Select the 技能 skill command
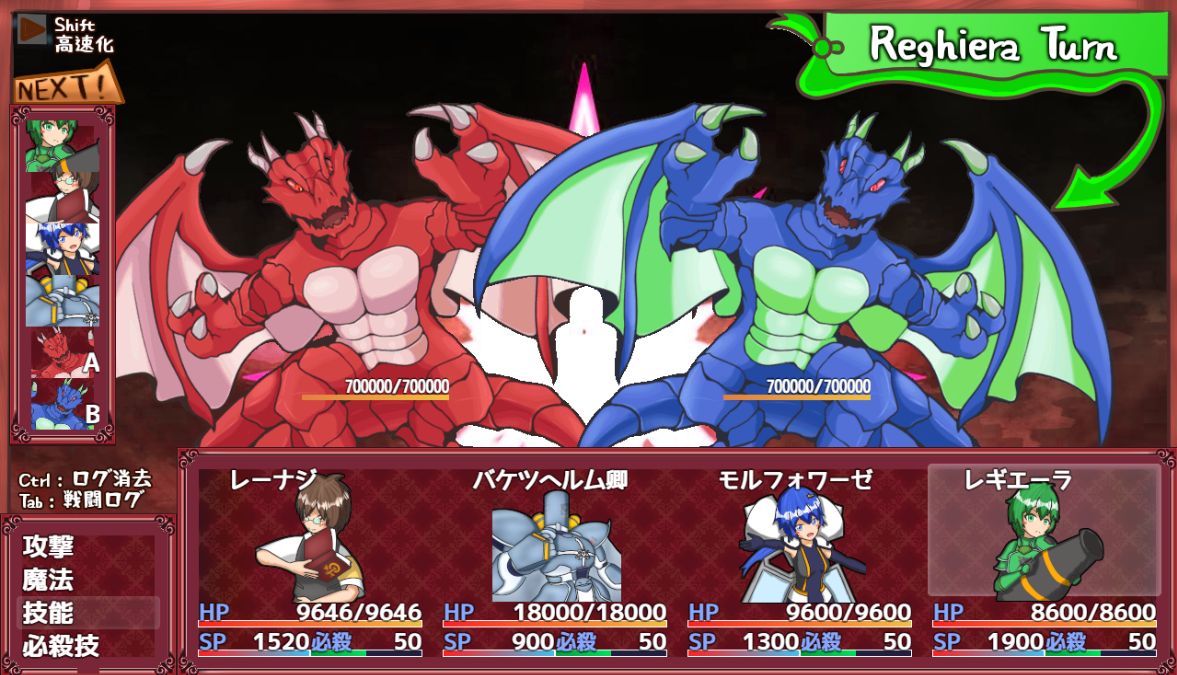1177x675 pixels. (48, 612)
